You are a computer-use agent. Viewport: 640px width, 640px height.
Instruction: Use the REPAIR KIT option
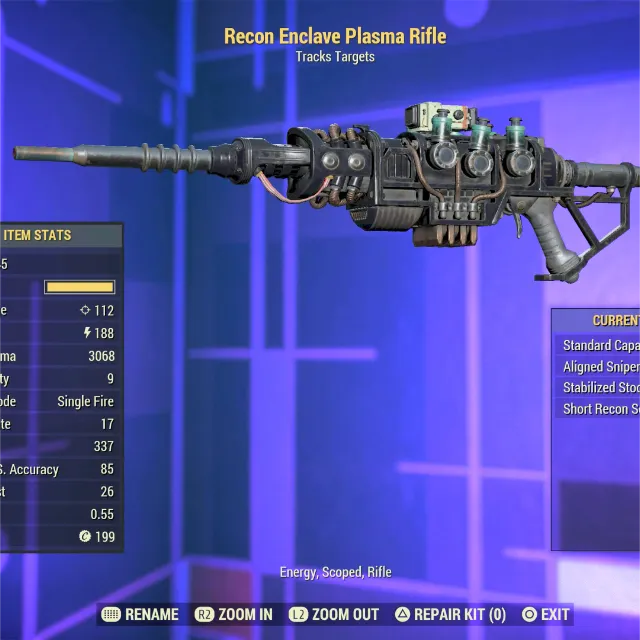pyautogui.click(x=451, y=615)
